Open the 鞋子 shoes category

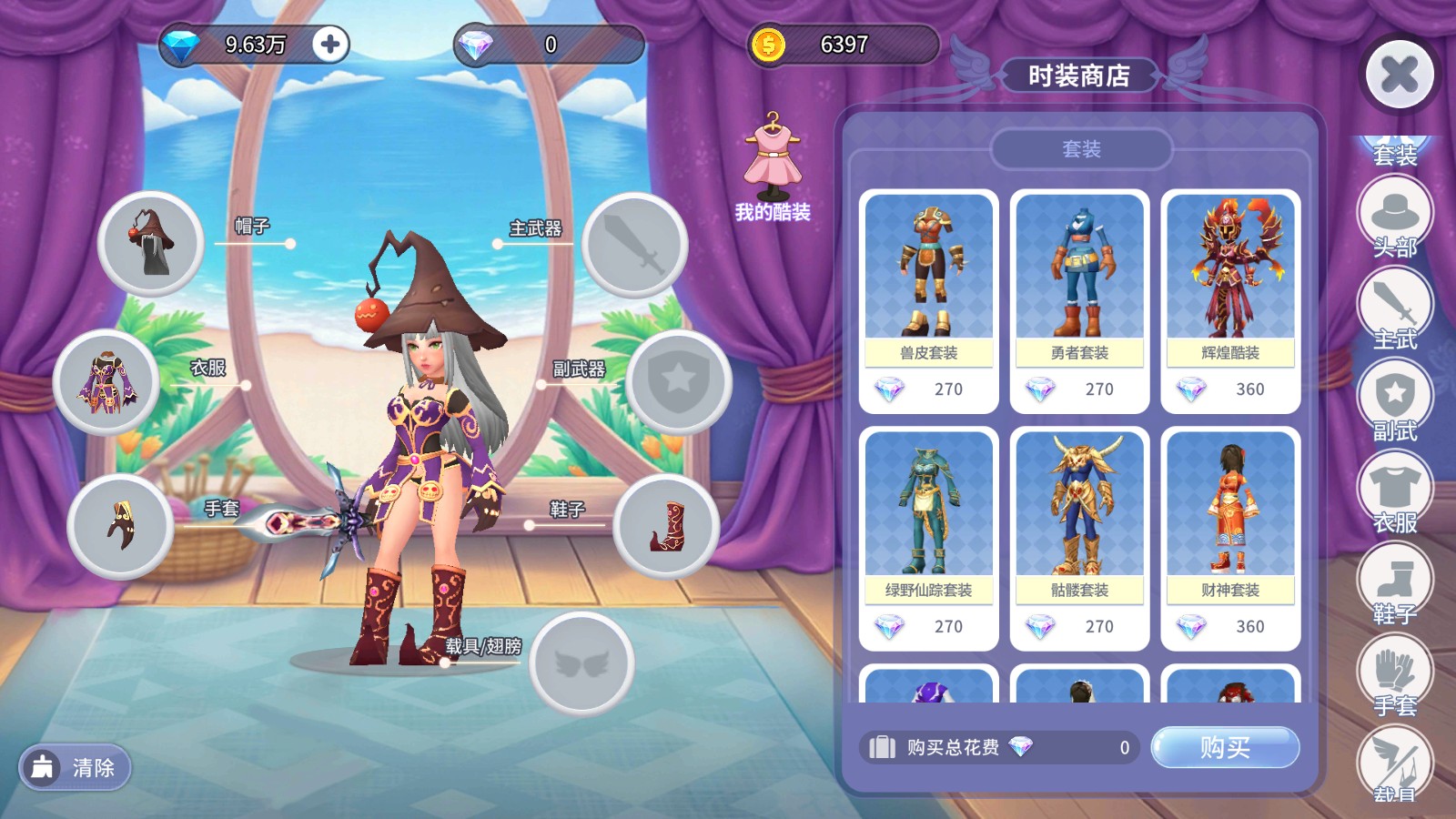click(1394, 584)
